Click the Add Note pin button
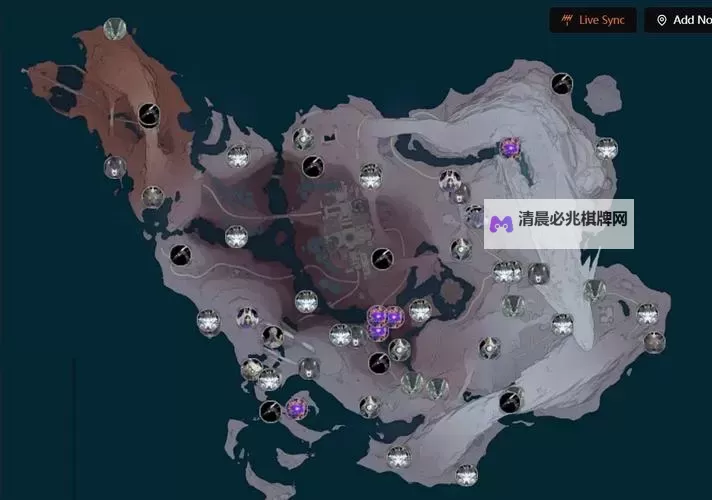Image resolution: width=712 pixels, height=500 pixels. tap(678, 20)
